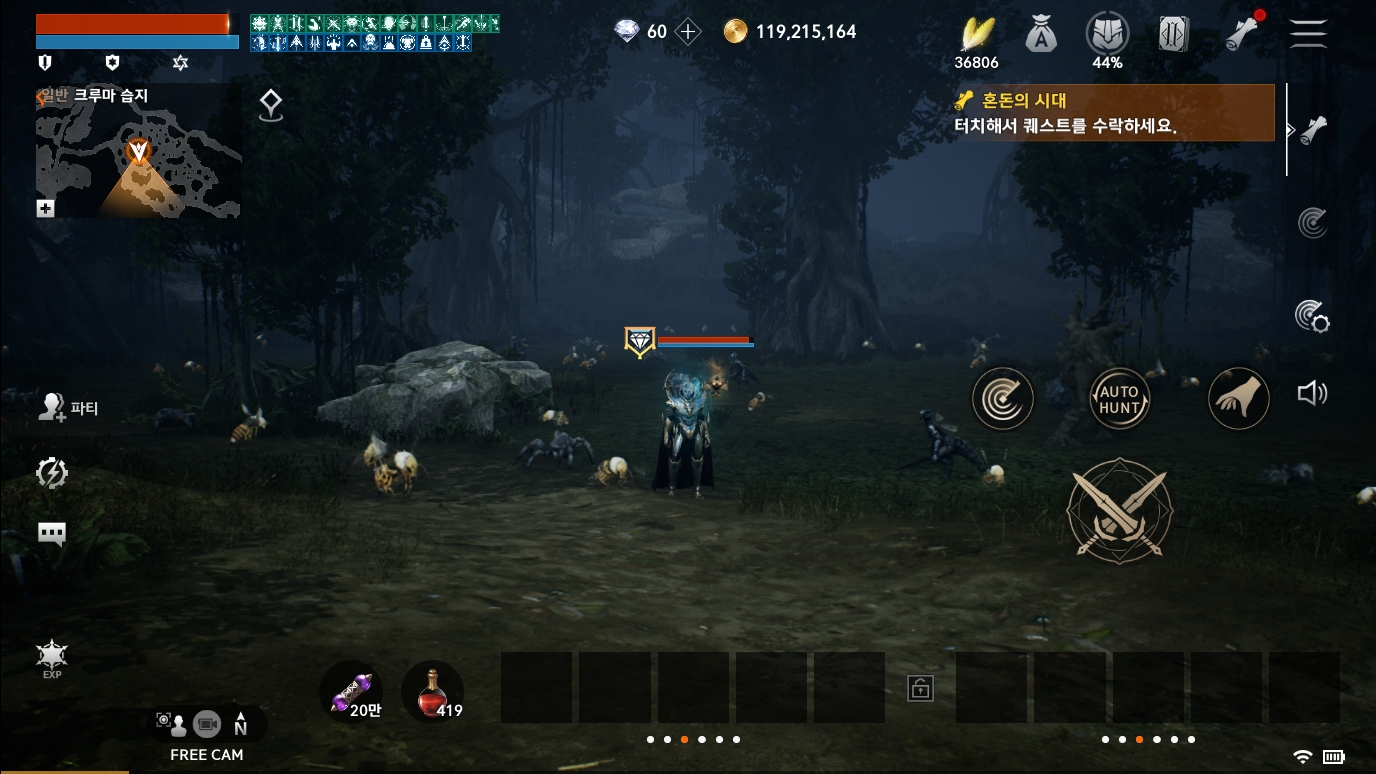Add diamonds with the plus button
Screen dimensions: 1376x774
[x=688, y=32]
